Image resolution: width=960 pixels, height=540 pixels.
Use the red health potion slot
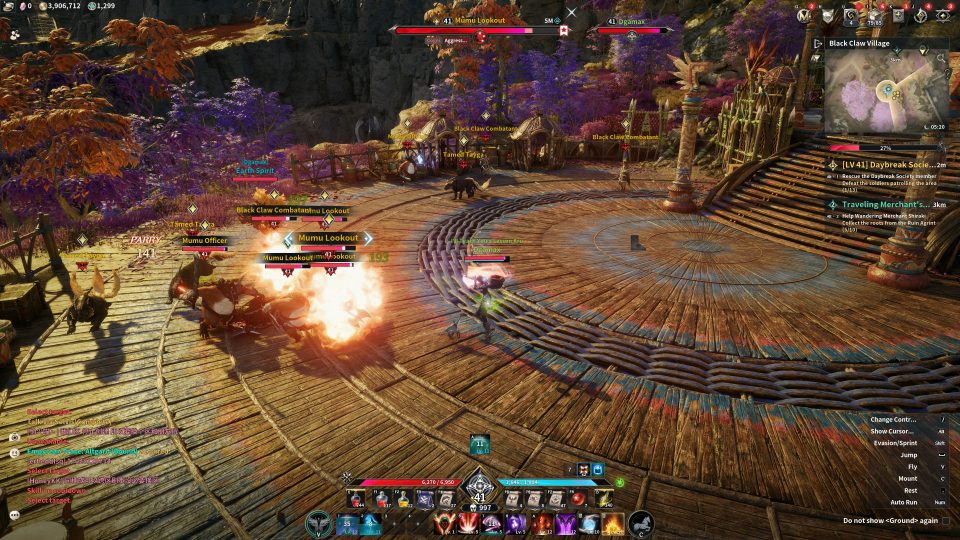click(355, 498)
